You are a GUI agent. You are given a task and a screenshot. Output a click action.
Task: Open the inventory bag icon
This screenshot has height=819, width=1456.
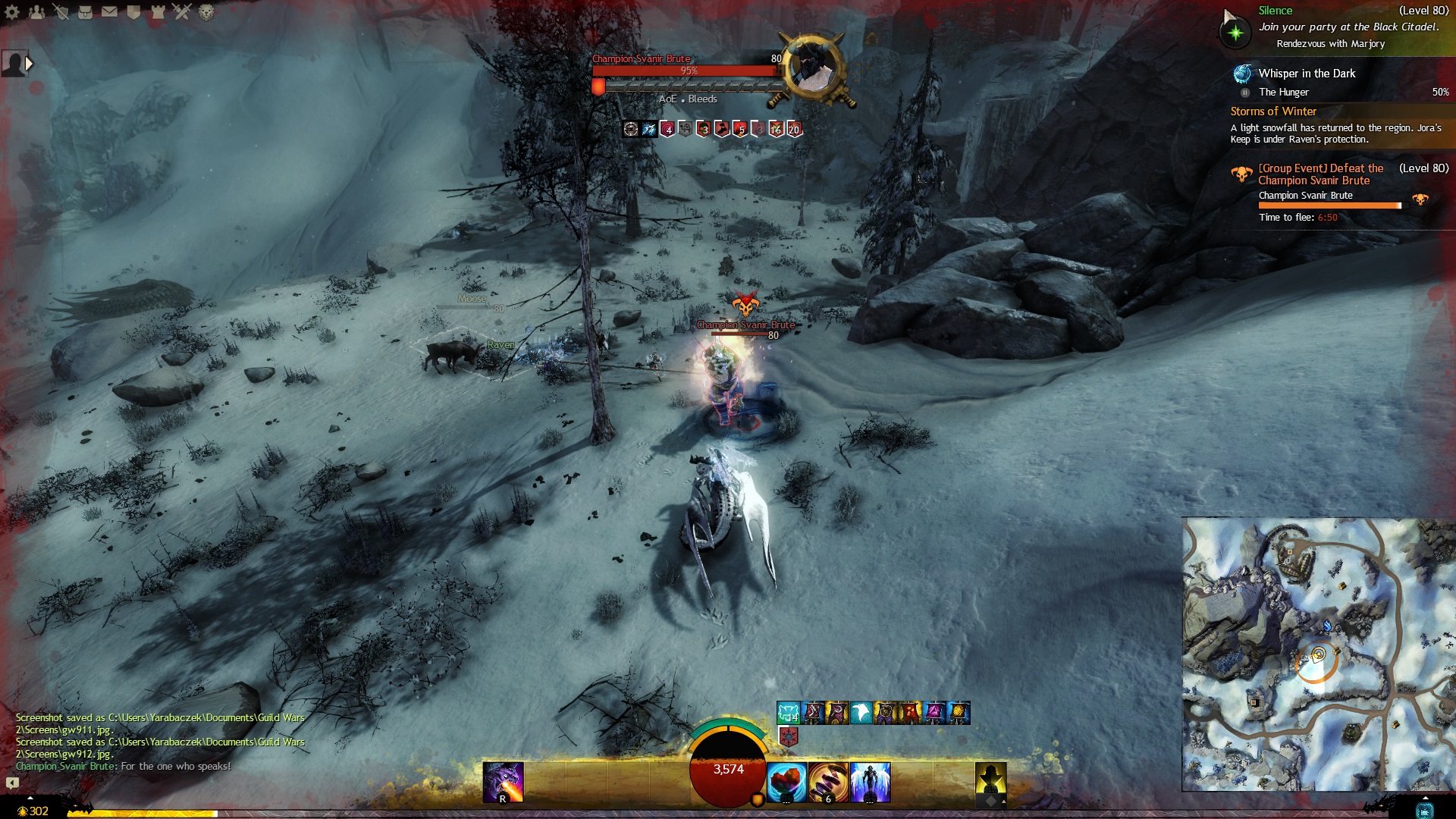(x=85, y=12)
